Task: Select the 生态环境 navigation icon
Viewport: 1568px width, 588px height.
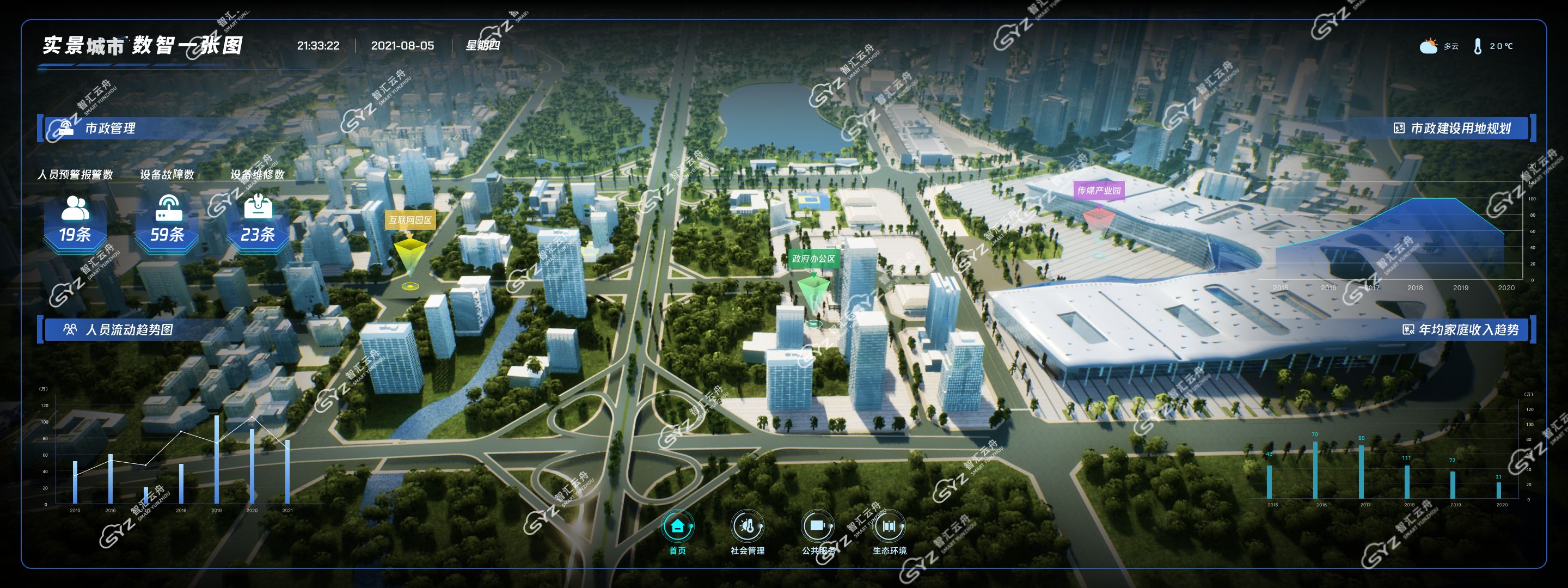Action: pos(889,526)
